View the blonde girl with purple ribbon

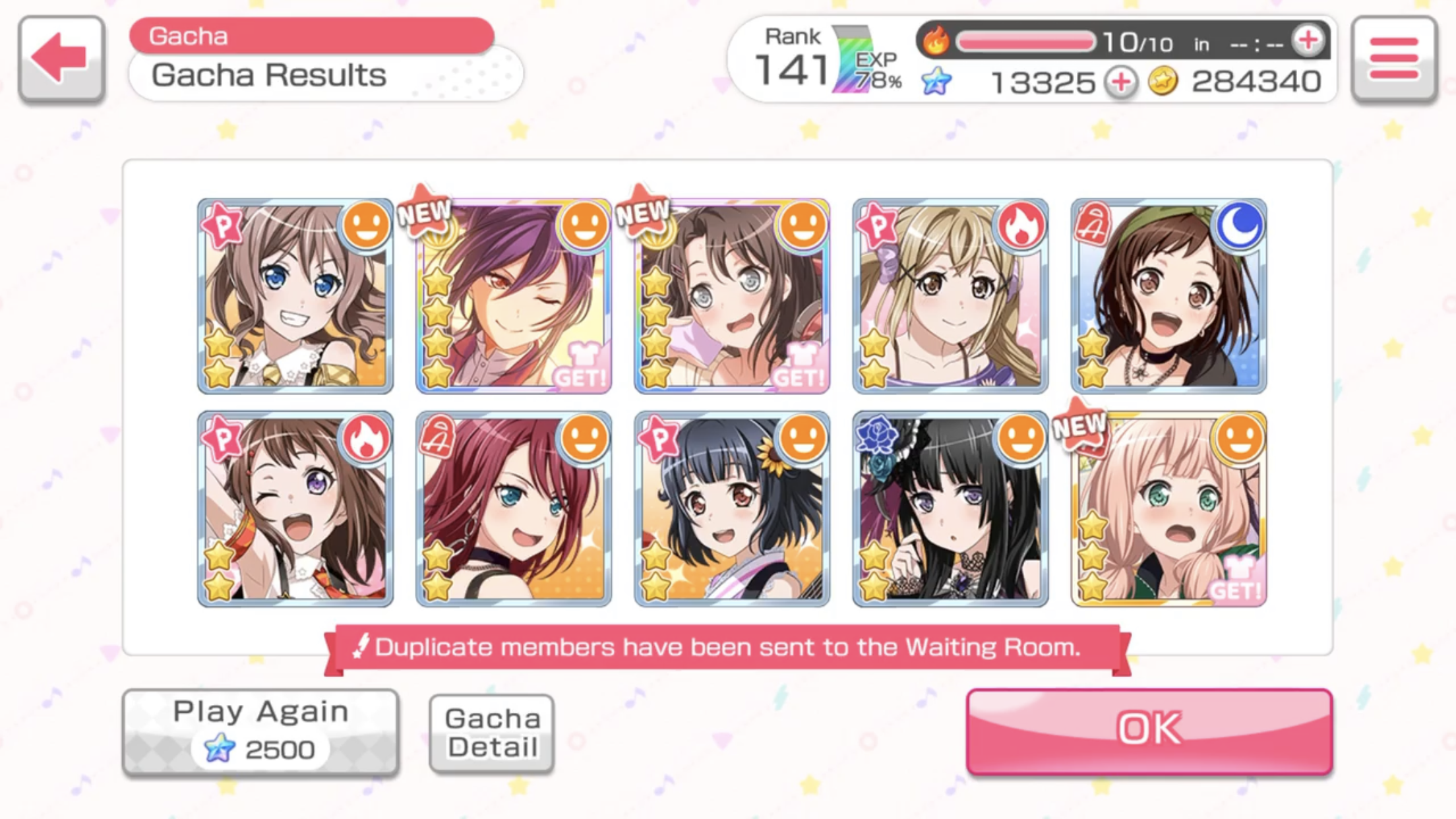(950, 296)
